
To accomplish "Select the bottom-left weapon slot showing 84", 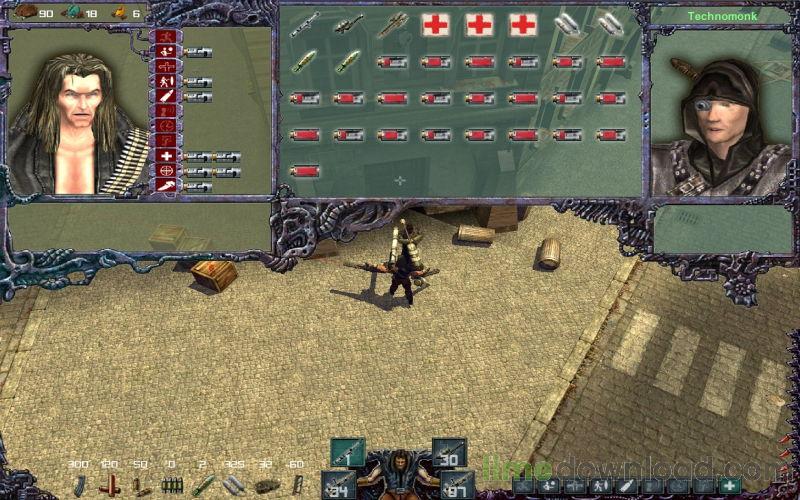I will pos(340,484).
